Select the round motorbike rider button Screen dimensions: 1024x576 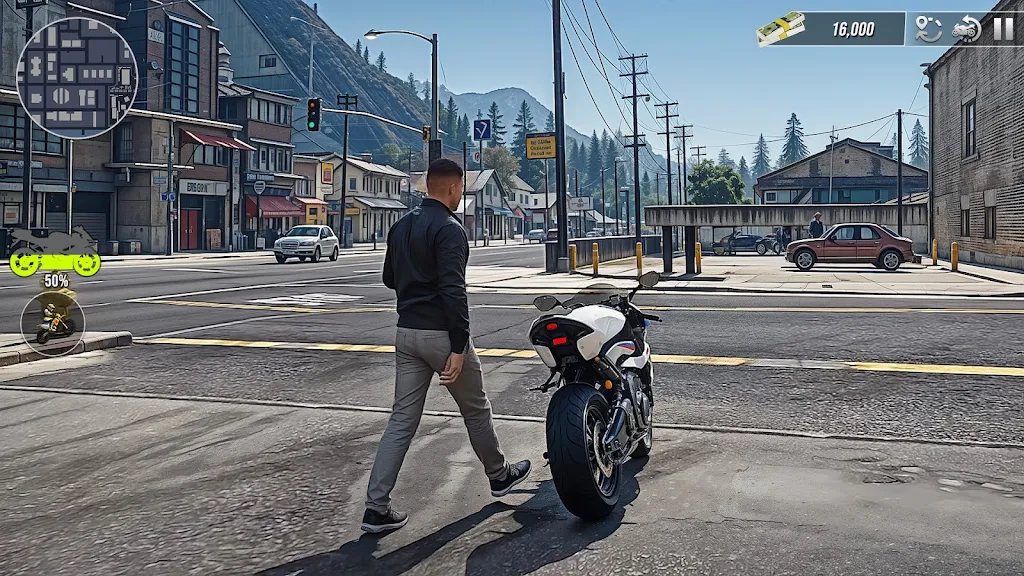click(53, 322)
